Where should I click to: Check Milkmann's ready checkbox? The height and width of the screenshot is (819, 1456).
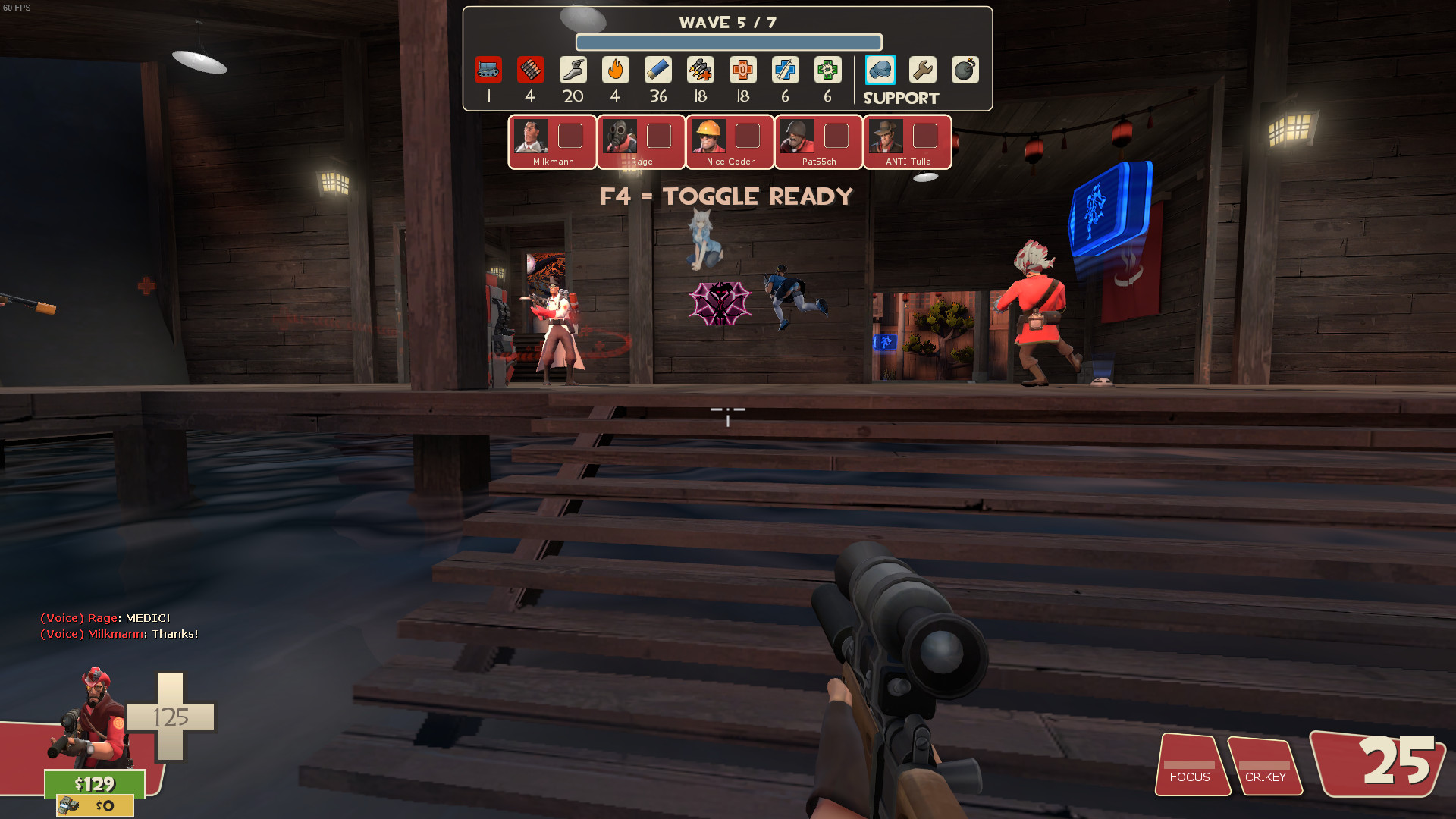570,136
